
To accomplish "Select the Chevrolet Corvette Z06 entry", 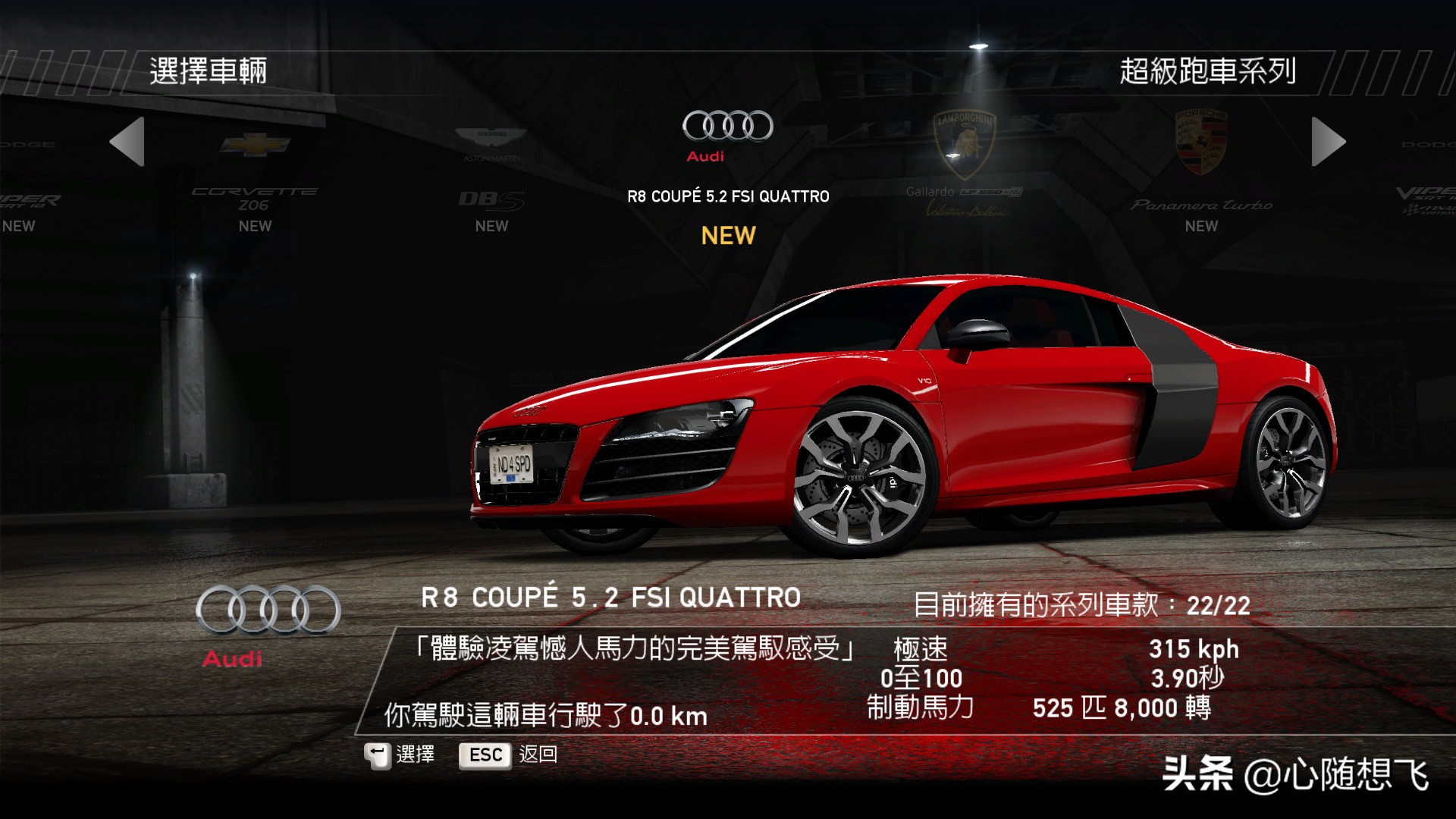I will [x=255, y=182].
